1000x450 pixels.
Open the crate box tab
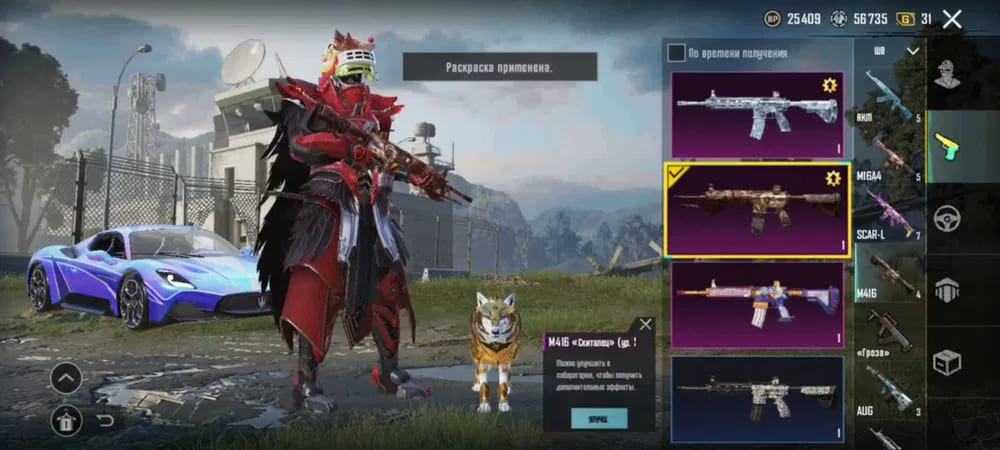[946, 360]
